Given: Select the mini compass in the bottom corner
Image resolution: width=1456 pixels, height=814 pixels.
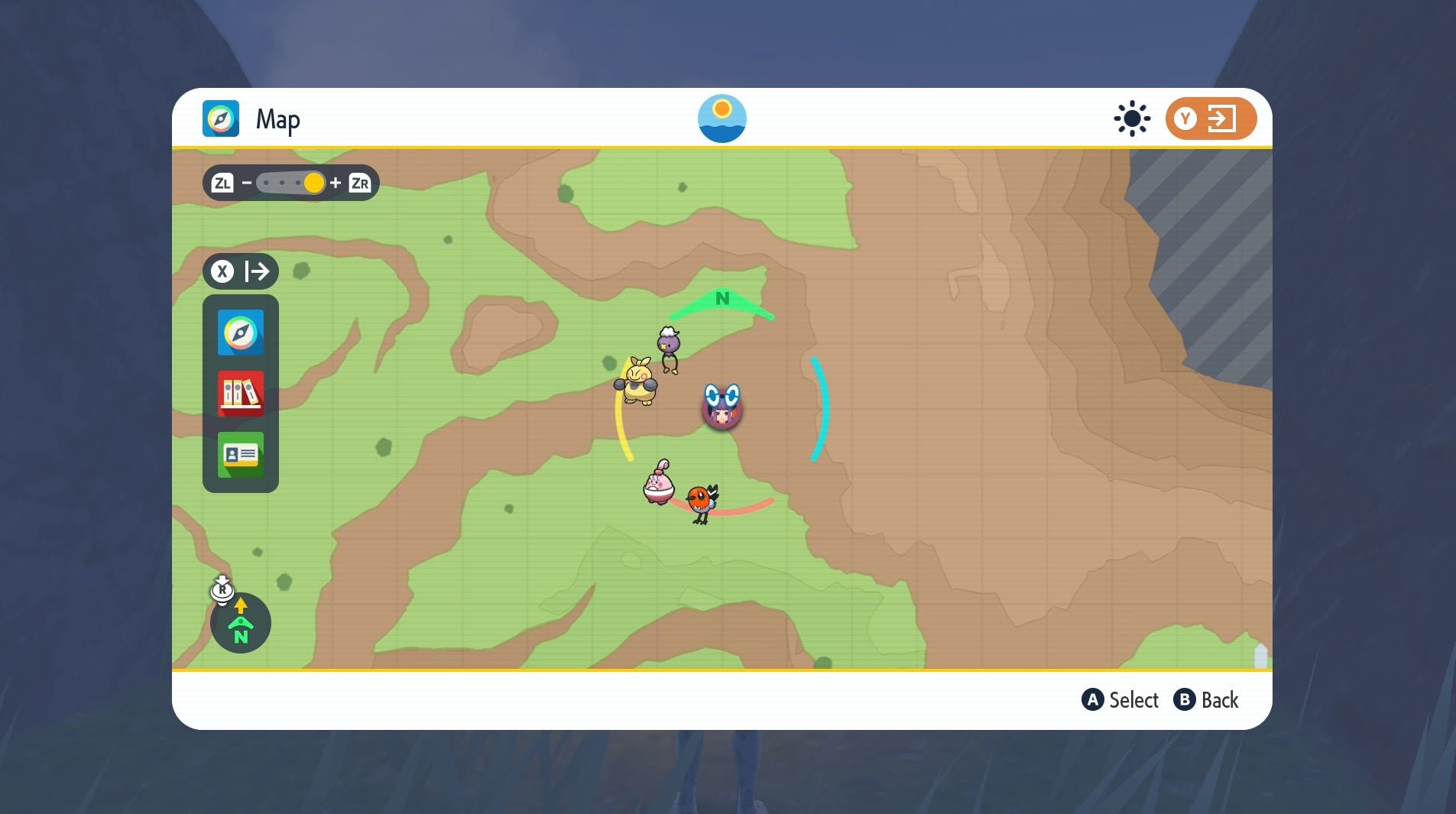Looking at the screenshot, I should click(x=241, y=624).
